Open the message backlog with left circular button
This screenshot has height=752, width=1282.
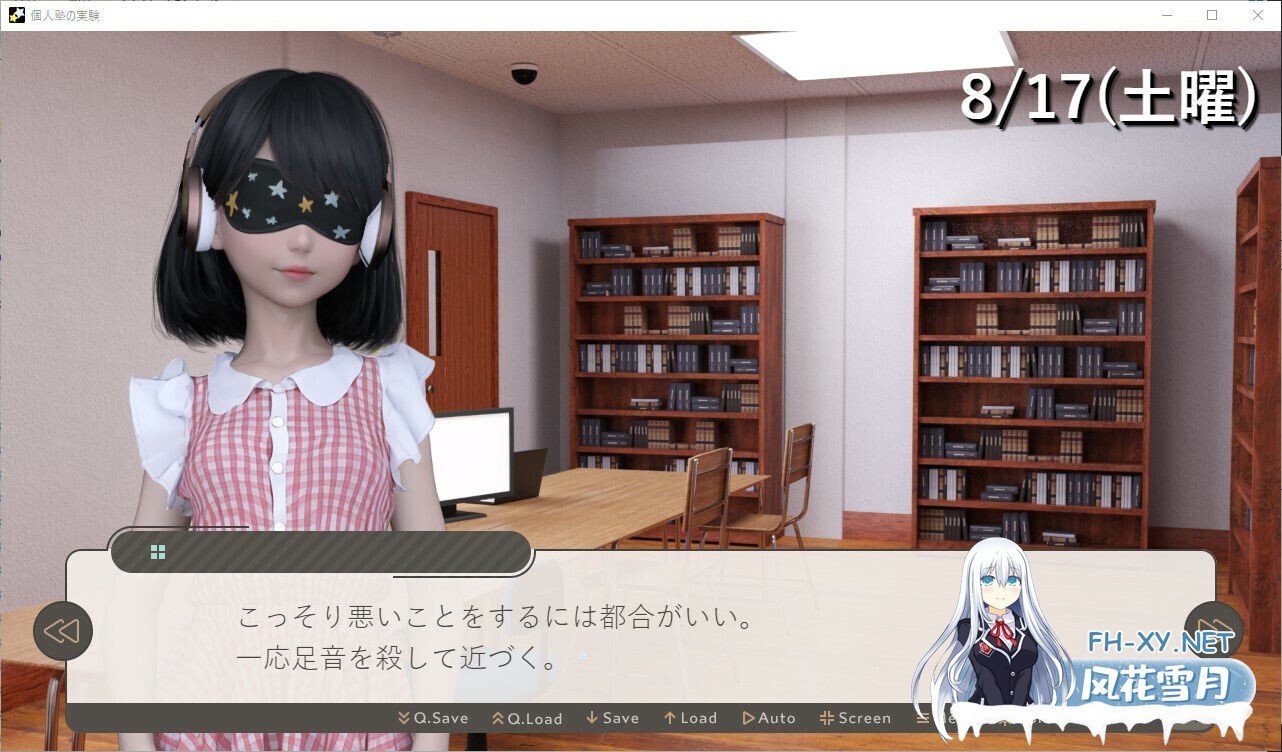pos(63,631)
